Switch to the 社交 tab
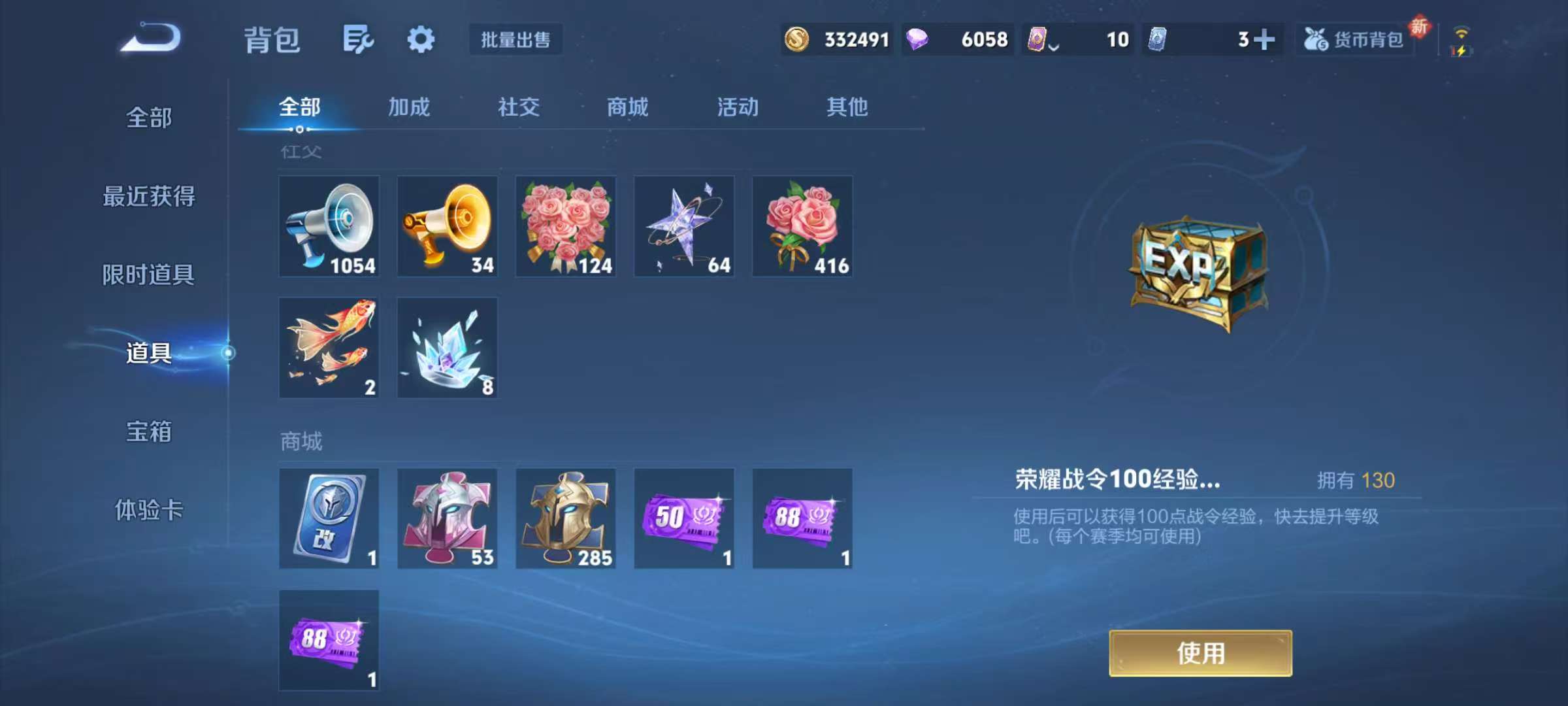This screenshot has width=1568, height=706. (x=518, y=108)
